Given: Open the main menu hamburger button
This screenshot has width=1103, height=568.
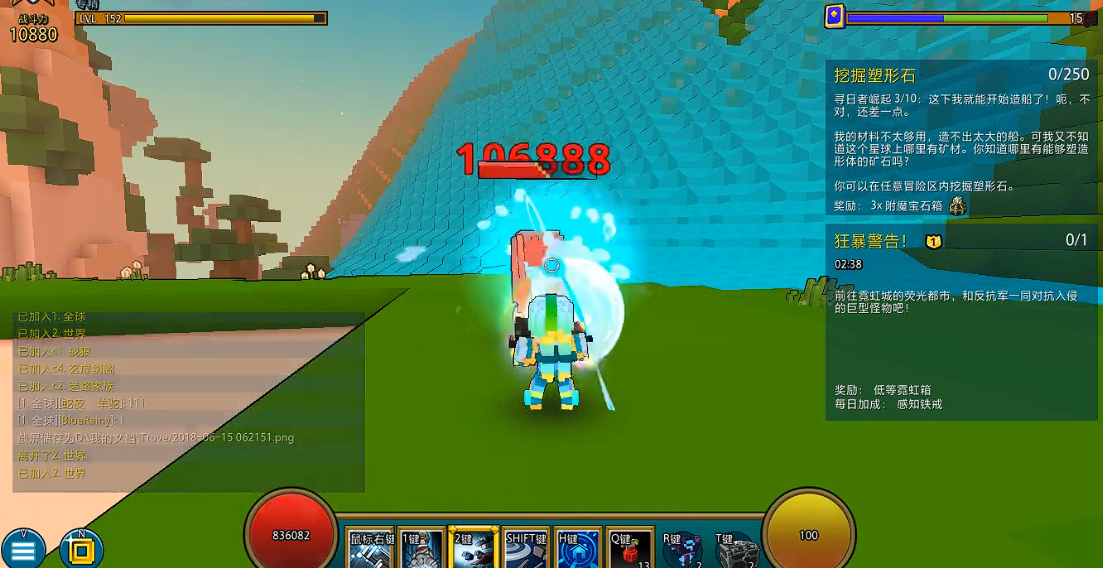Looking at the screenshot, I should click(24, 548).
